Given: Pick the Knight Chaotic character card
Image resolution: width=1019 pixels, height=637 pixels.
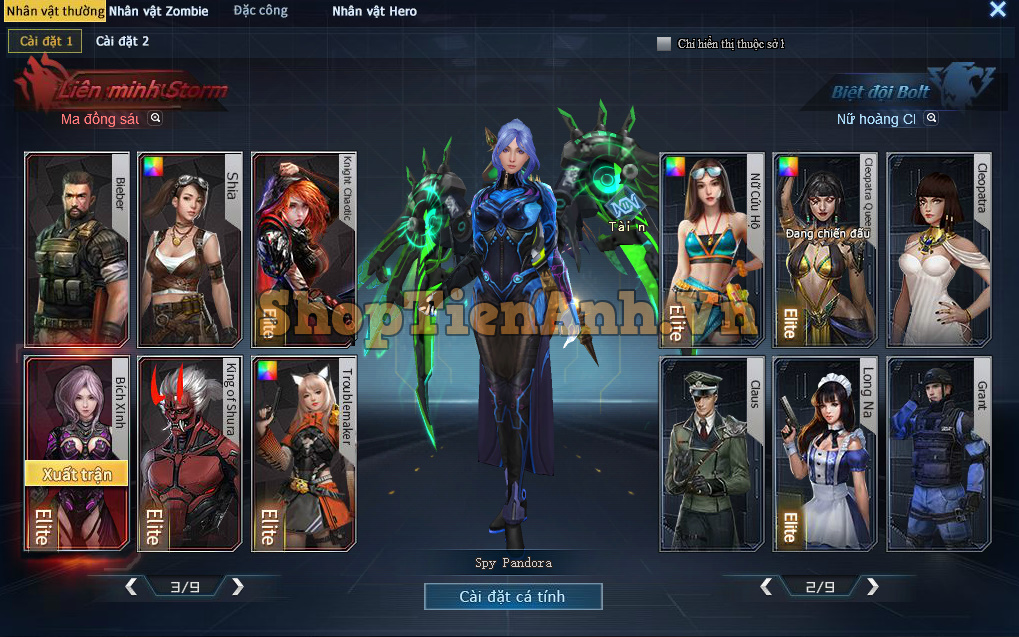Looking at the screenshot, I should coord(303,250).
